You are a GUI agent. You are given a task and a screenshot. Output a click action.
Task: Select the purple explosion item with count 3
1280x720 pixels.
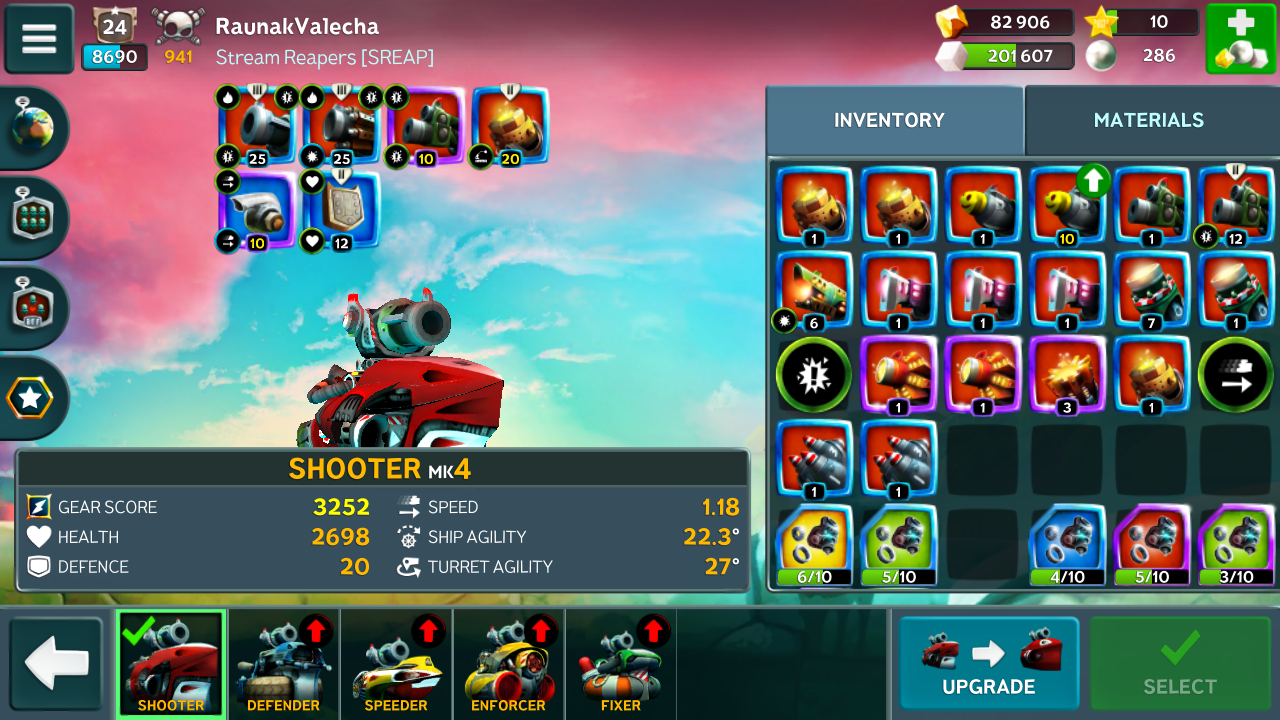(1067, 375)
